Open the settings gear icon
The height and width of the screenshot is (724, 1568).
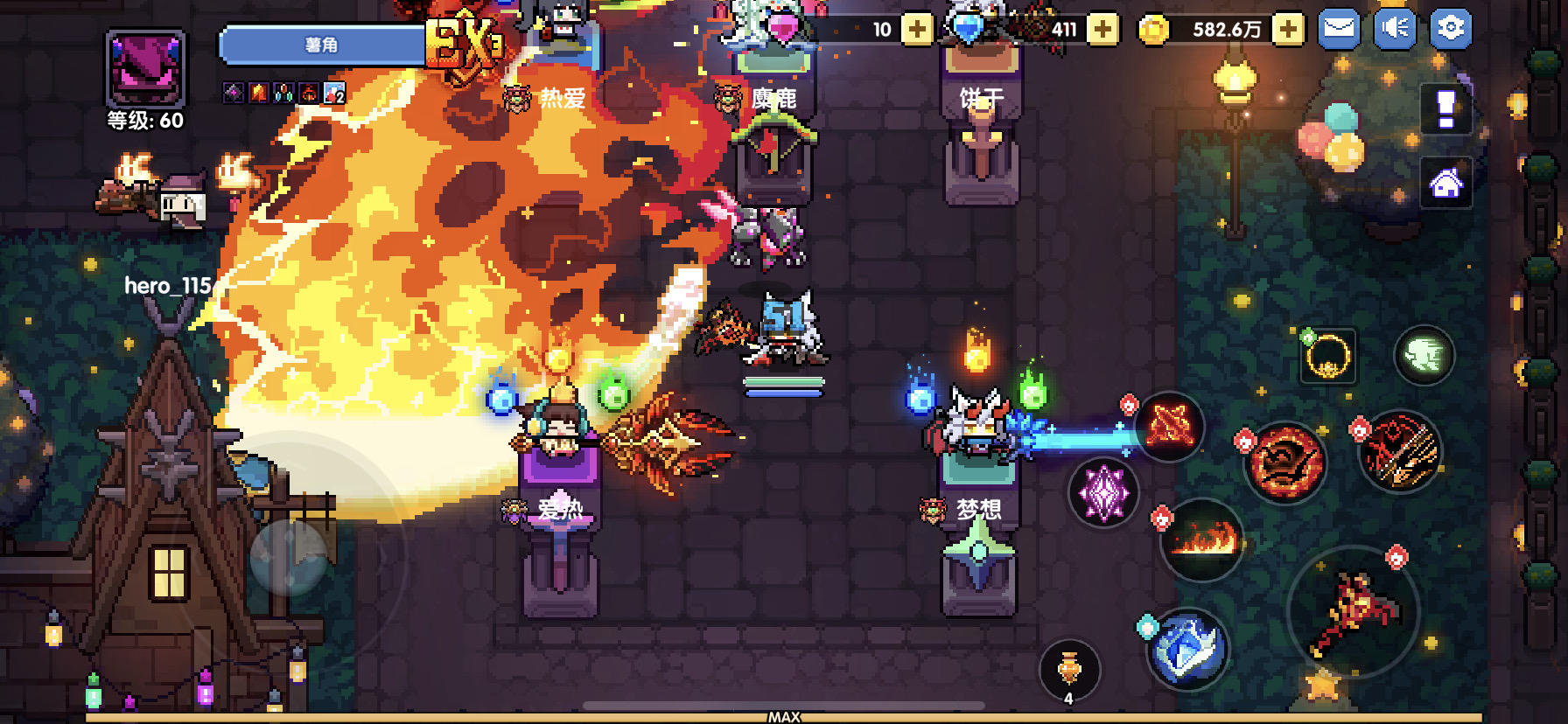point(1452,27)
